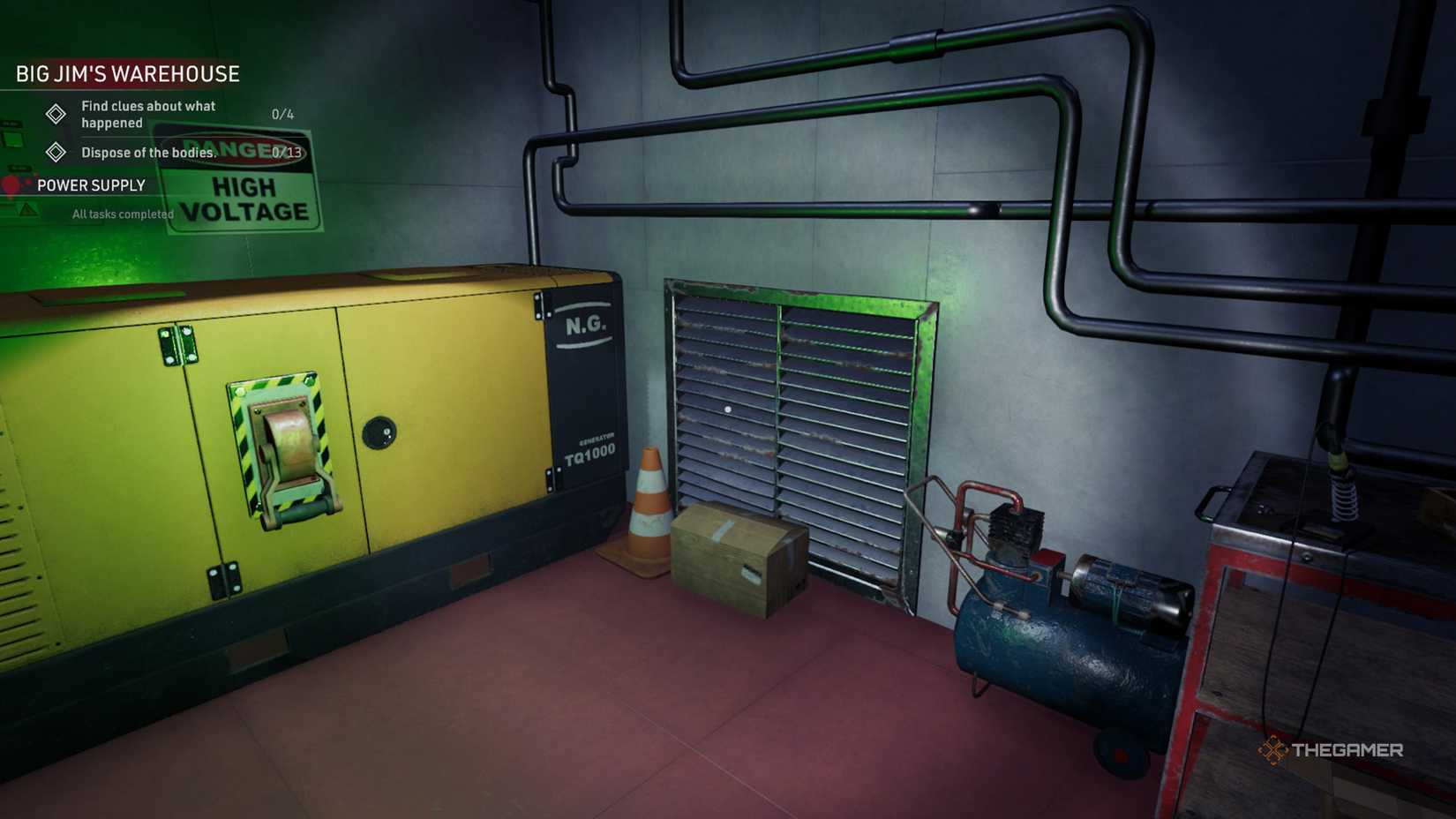Click the green square button on the left panel
1456x819 pixels.
click(x=11, y=138)
